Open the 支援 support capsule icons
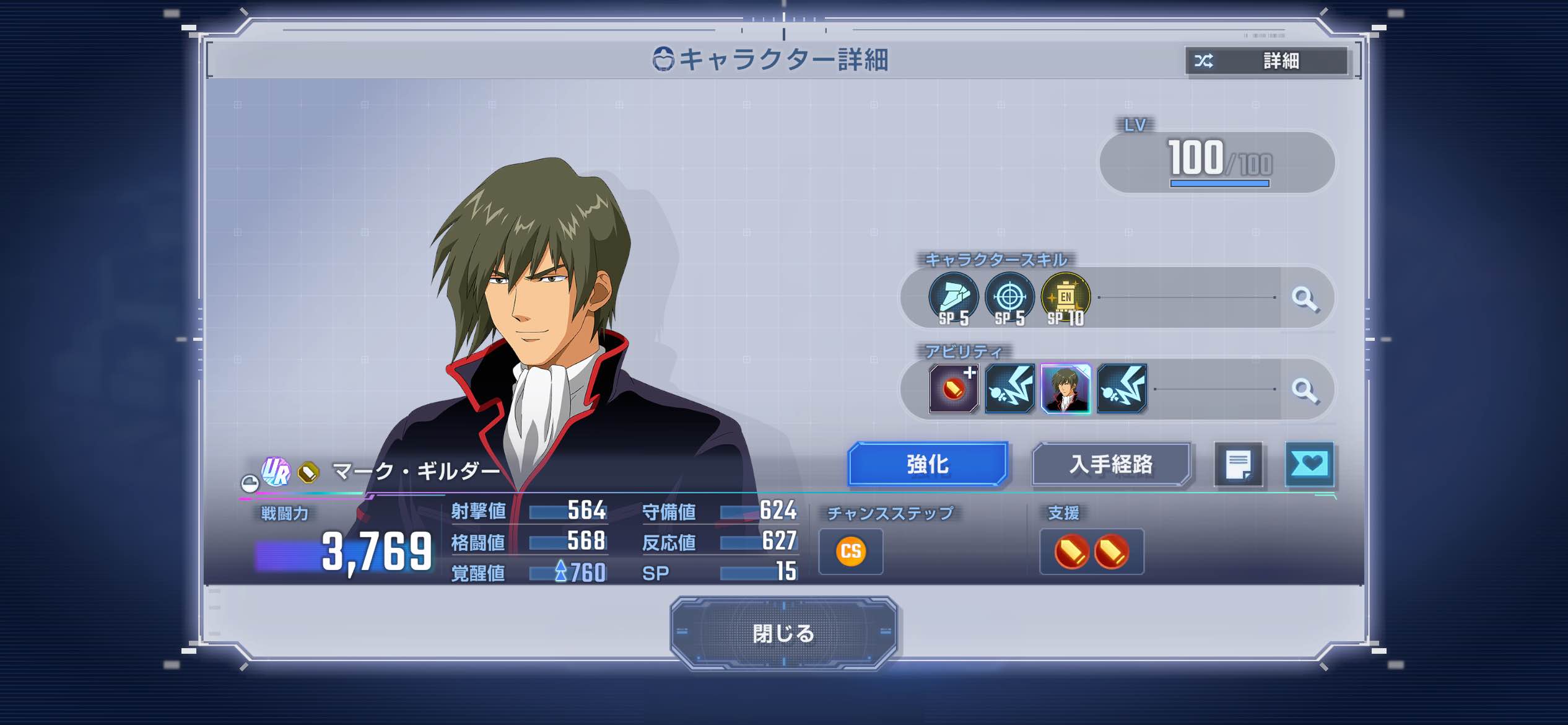Image resolution: width=1568 pixels, height=725 pixels. [1091, 551]
